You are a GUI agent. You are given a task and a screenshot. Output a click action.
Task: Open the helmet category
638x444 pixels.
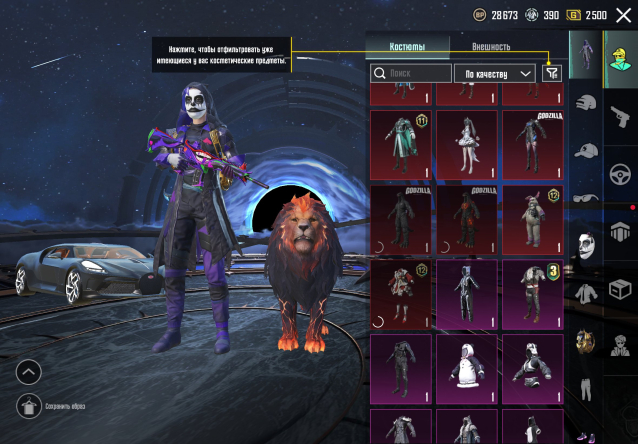587,103
